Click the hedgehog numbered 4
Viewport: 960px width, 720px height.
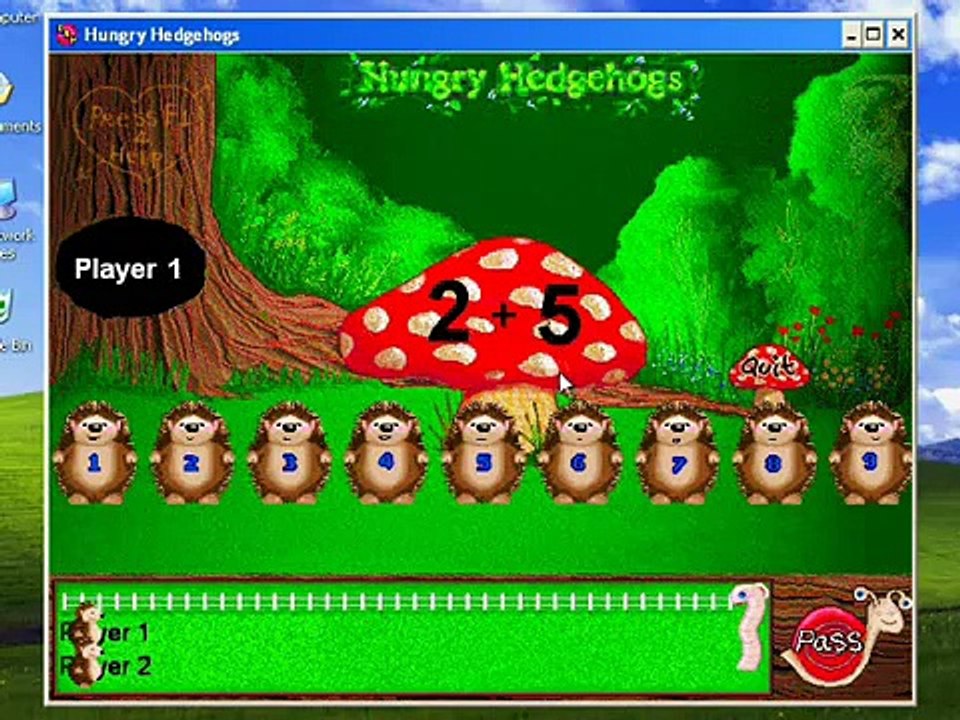pyautogui.click(x=386, y=455)
